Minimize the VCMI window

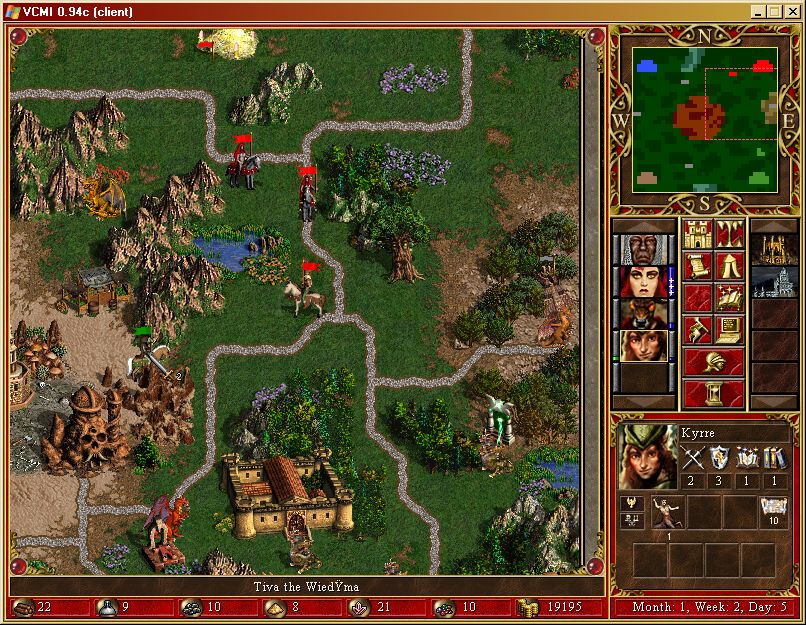[759, 12]
